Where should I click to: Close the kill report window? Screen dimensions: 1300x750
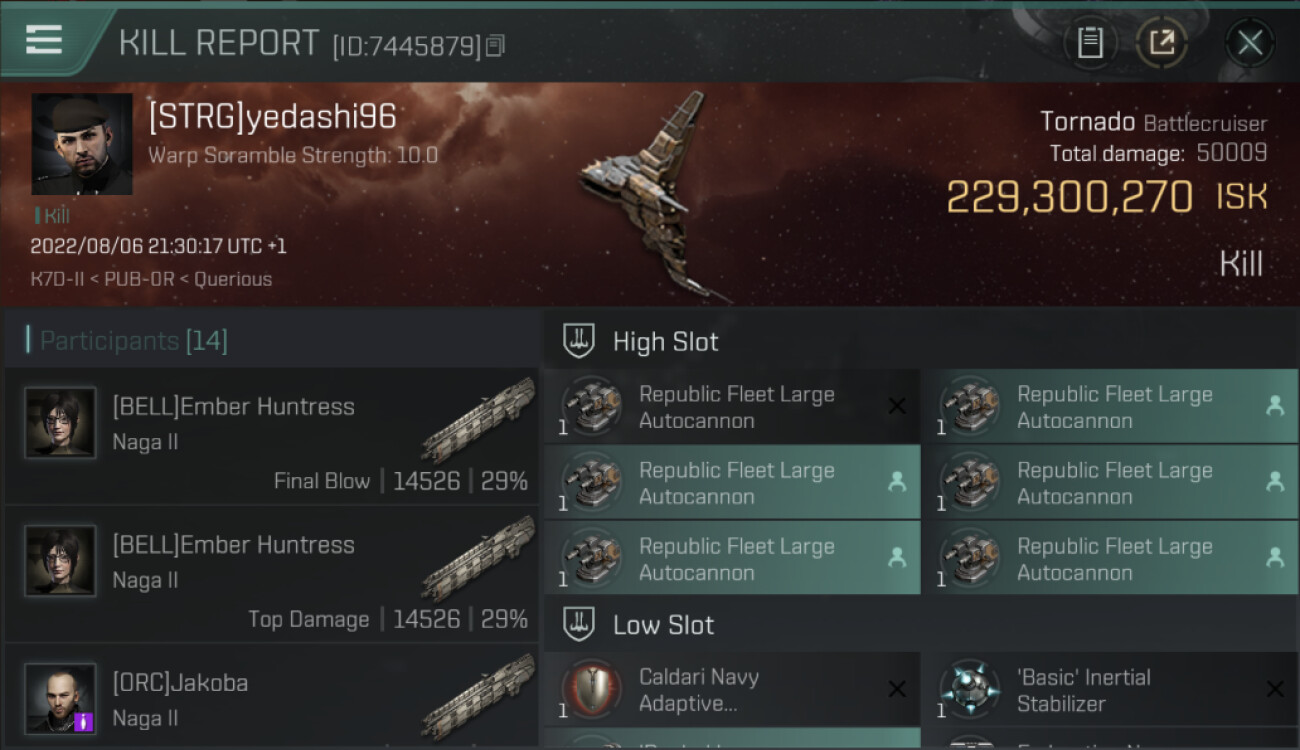coord(1249,42)
